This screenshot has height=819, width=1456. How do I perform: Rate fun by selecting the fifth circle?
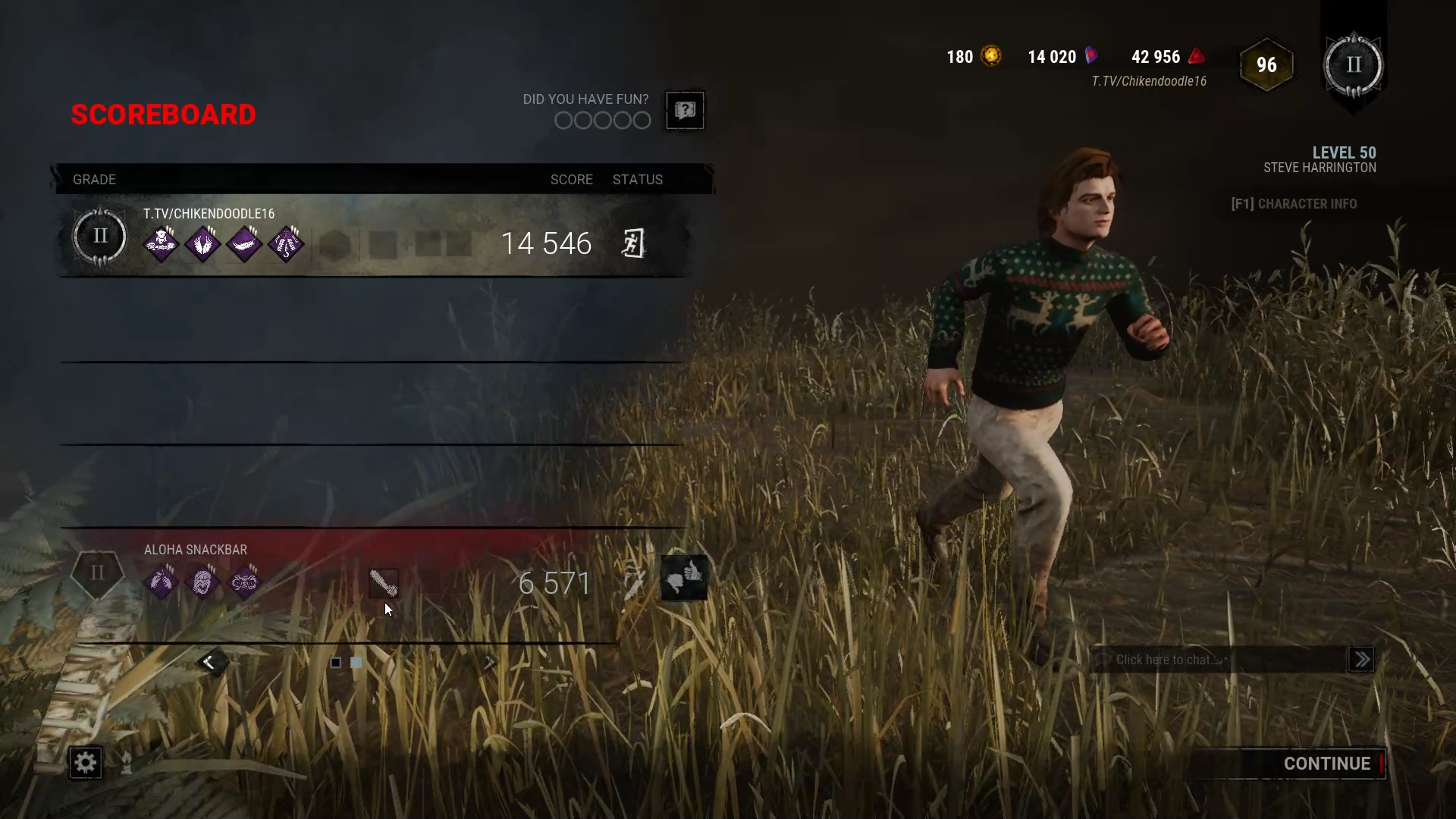coord(641,121)
